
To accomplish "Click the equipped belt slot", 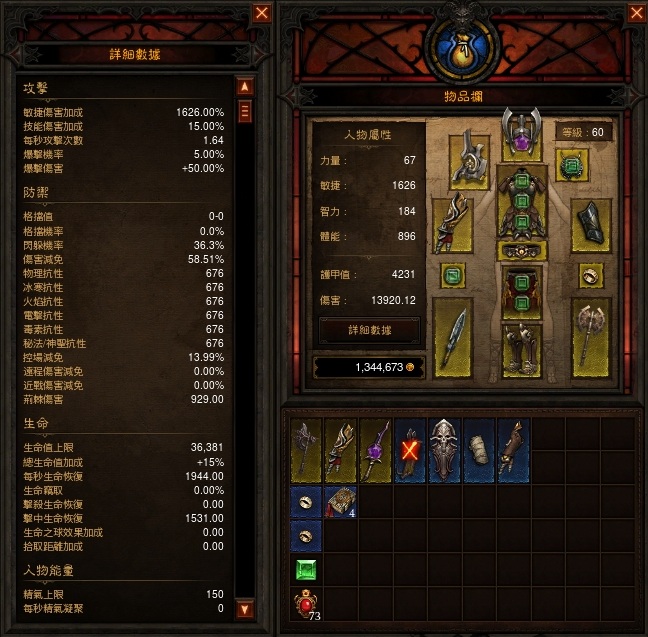I will 521,250.
